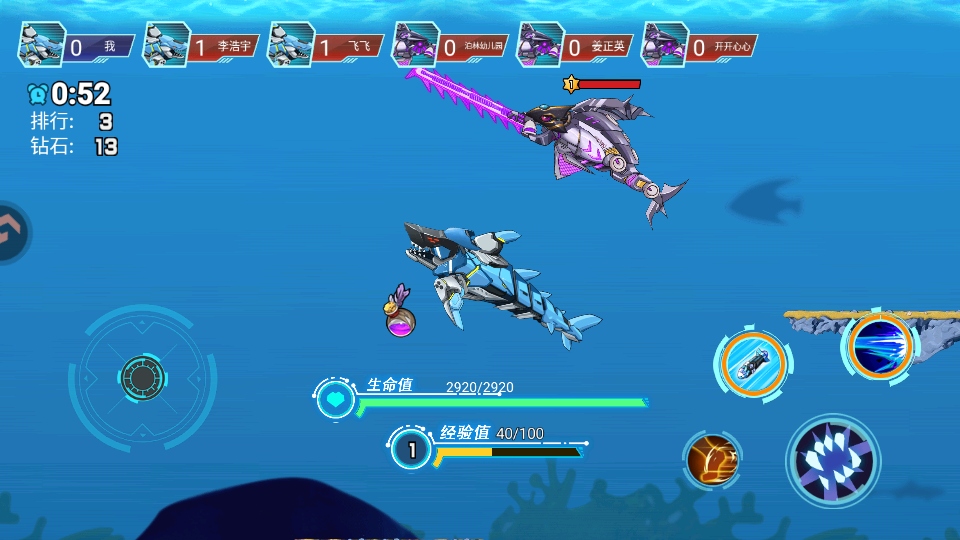This screenshot has width=960, height=540.
Task: Activate the shark bite attack button
Action: tap(833, 461)
